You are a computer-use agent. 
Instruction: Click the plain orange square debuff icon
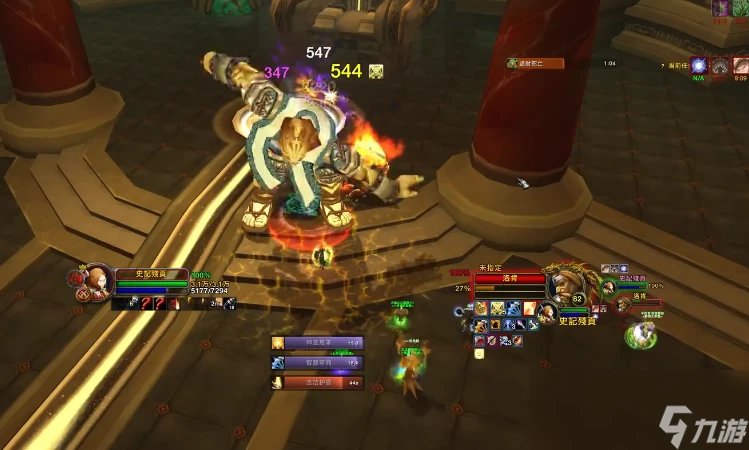pyautogui.click(x=530, y=308)
